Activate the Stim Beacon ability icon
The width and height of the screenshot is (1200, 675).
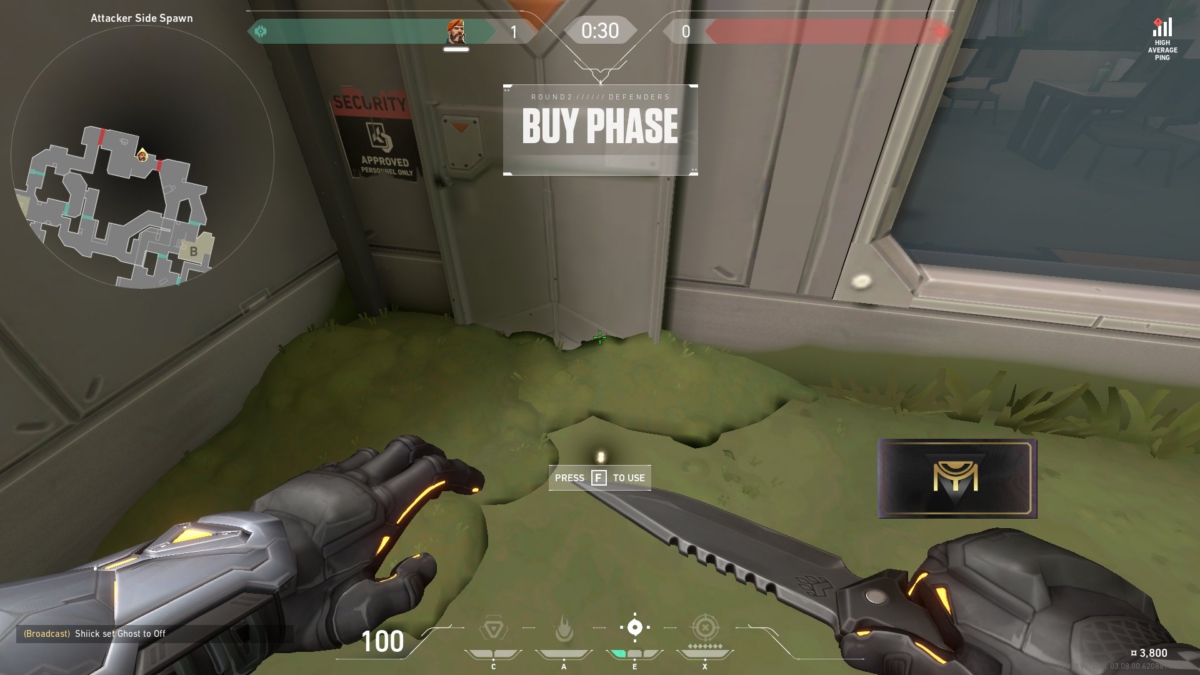click(493, 629)
